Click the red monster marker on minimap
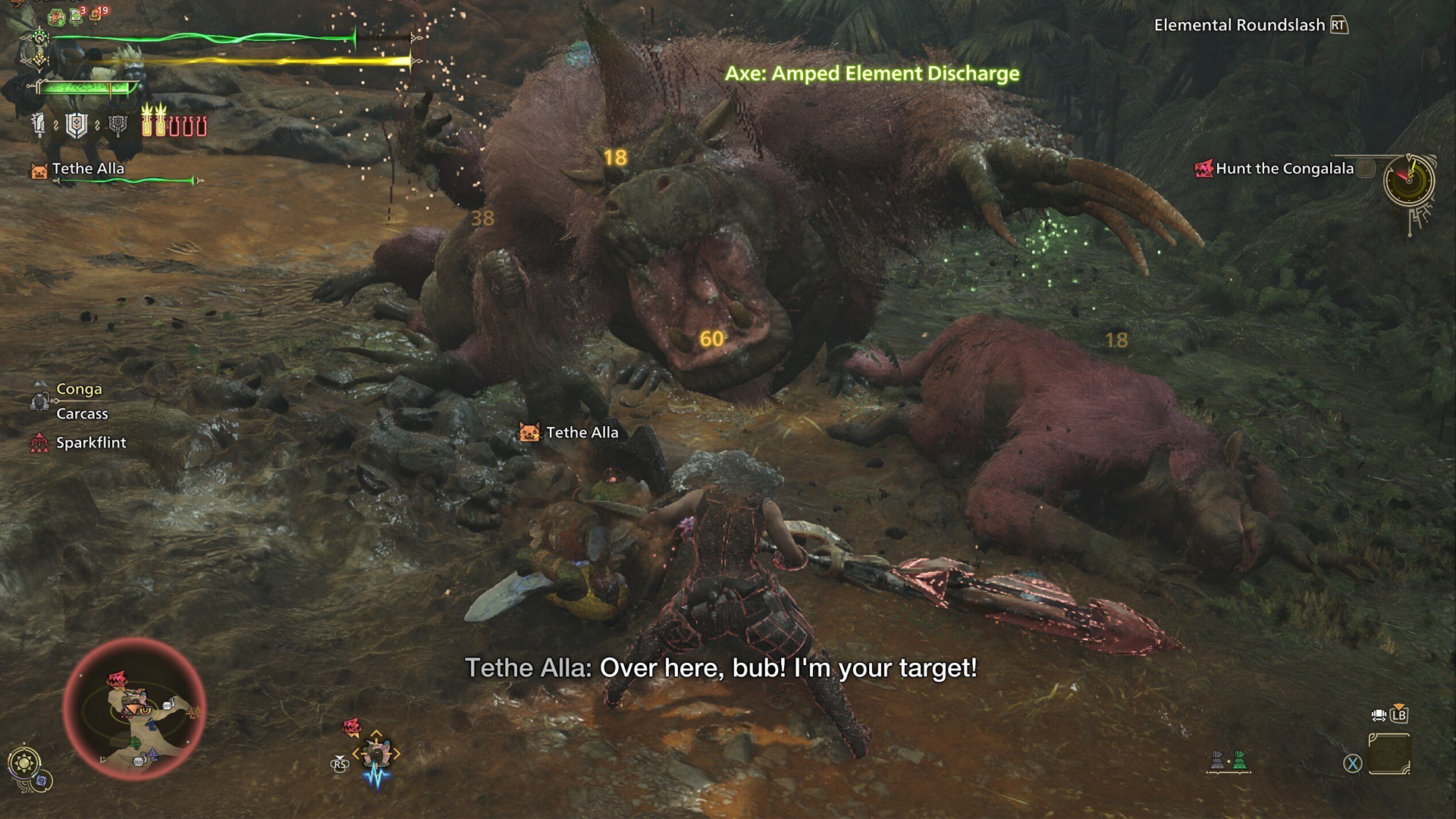This screenshot has height=819, width=1456. (x=116, y=677)
